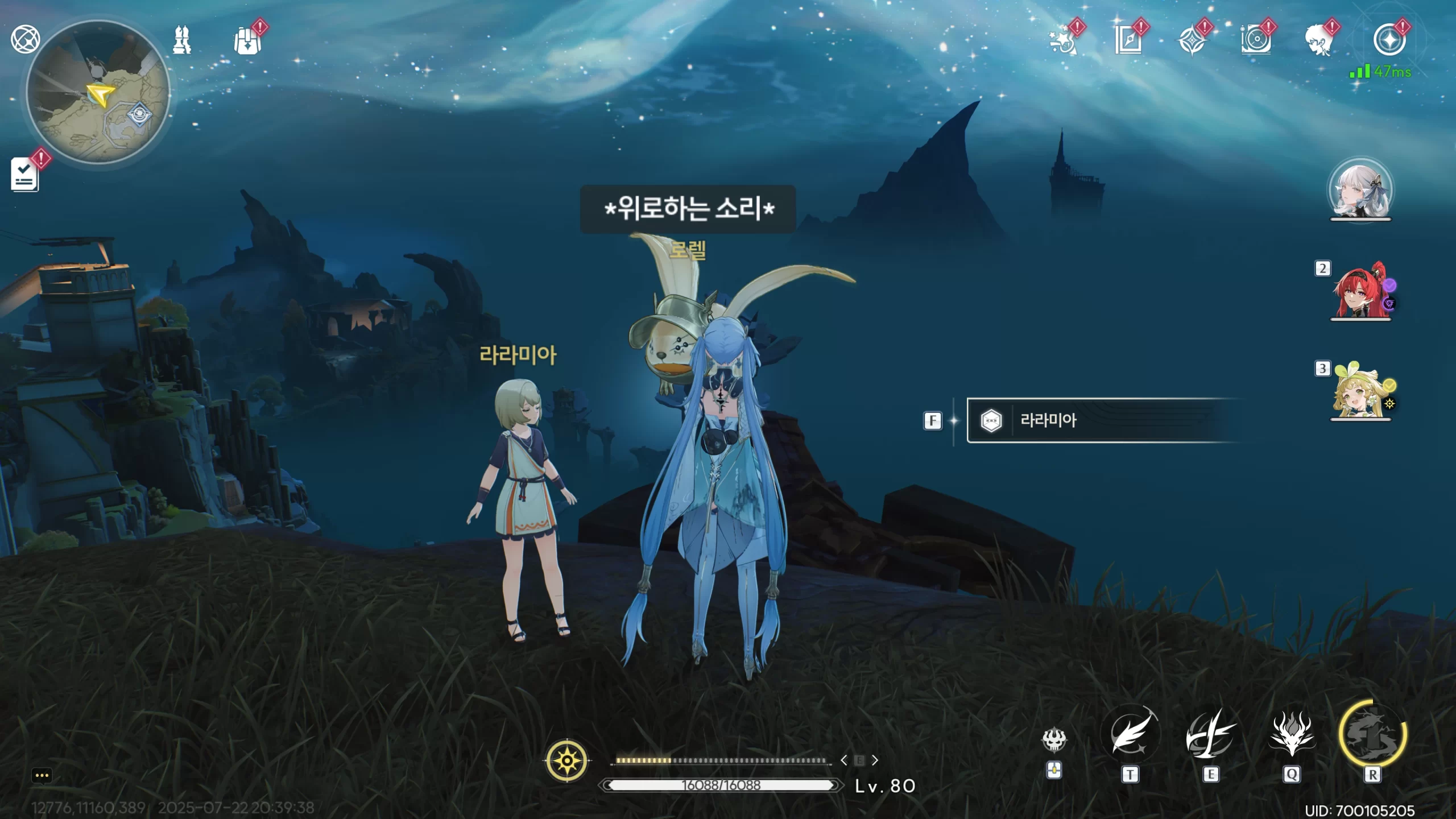Activate the crossed slash resonance skill
Screen dimensions: 1456x819
point(1211,736)
